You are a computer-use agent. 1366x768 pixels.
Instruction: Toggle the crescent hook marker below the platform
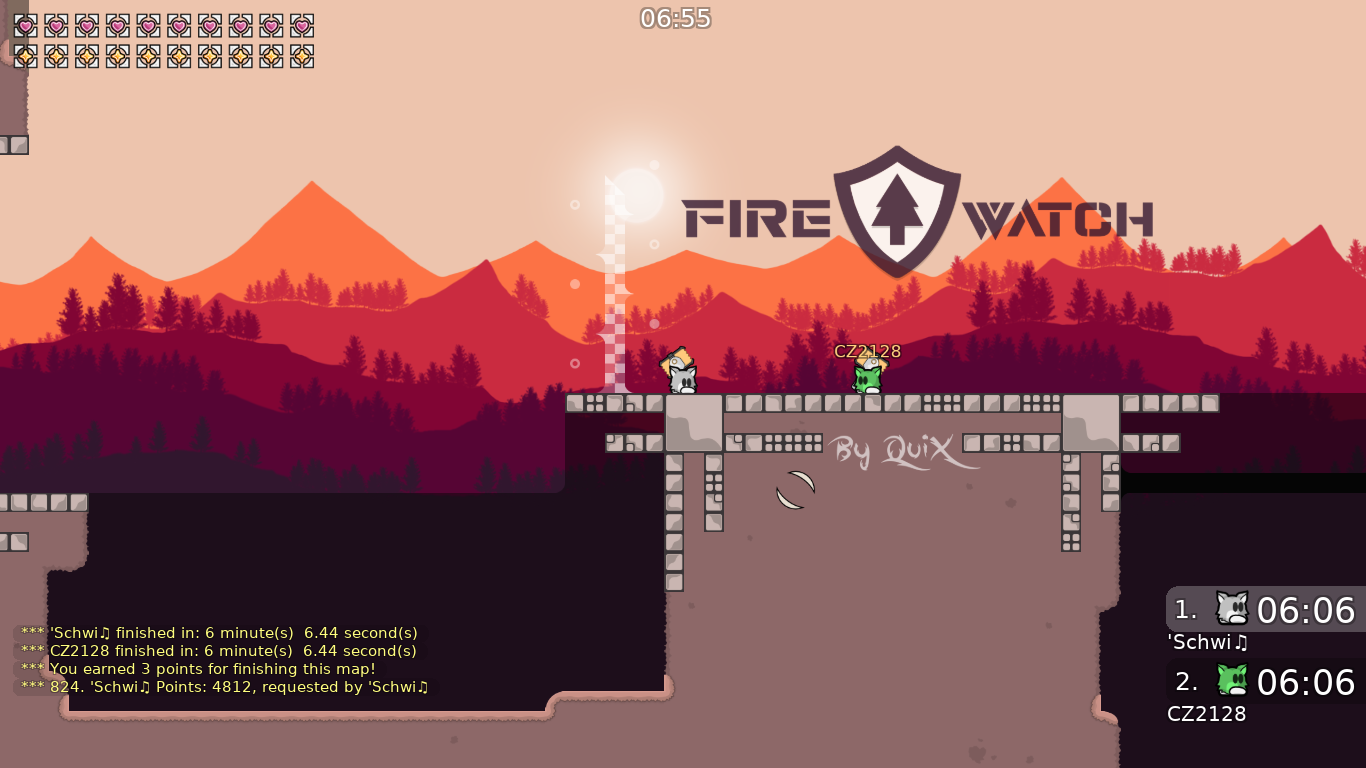tap(795, 489)
